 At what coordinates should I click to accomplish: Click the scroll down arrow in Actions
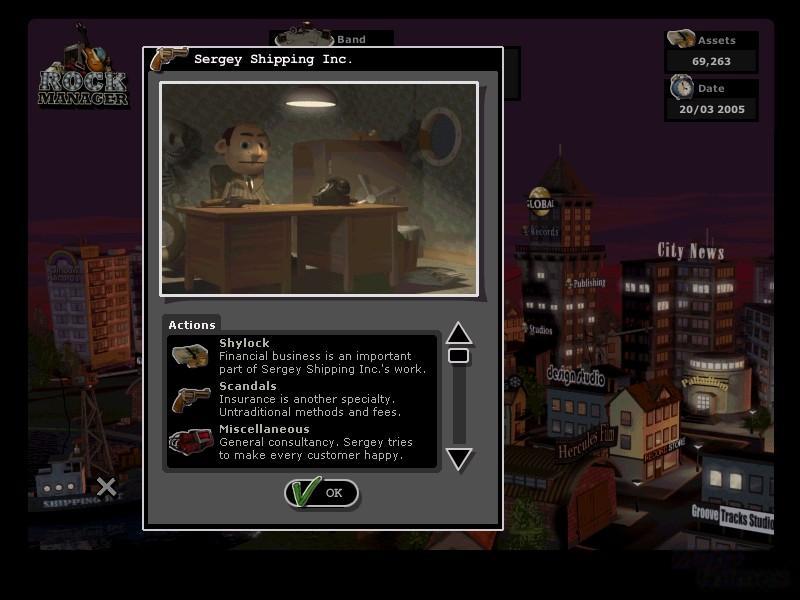(x=458, y=459)
